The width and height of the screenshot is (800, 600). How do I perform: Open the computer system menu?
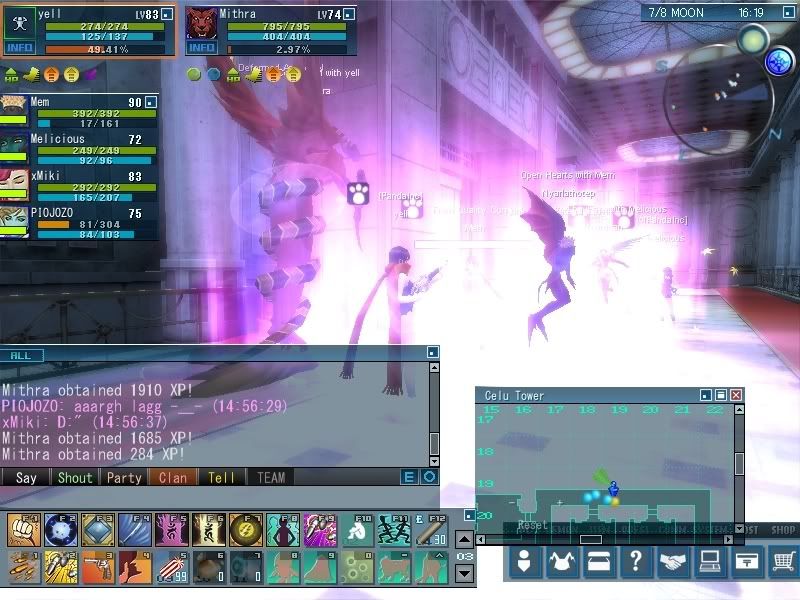pyautogui.click(x=710, y=563)
